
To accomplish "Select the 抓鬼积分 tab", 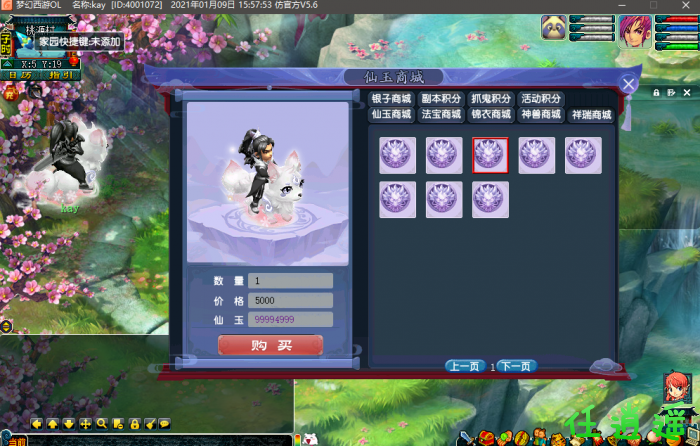I will click(x=491, y=99).
